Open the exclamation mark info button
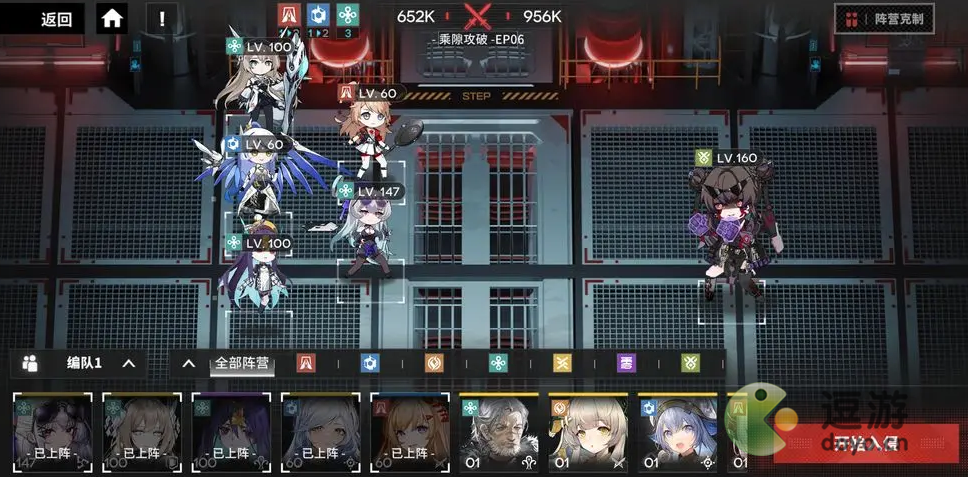This screenshot has height=477, width=968. tap(162, 18)
